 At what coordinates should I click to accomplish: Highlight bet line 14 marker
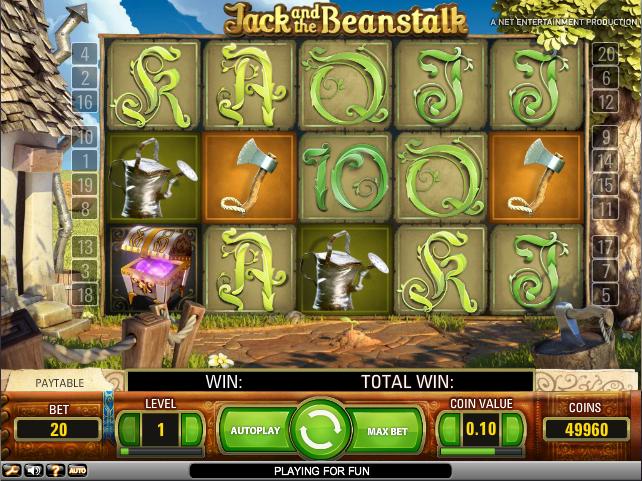click(x=606, y=160)
